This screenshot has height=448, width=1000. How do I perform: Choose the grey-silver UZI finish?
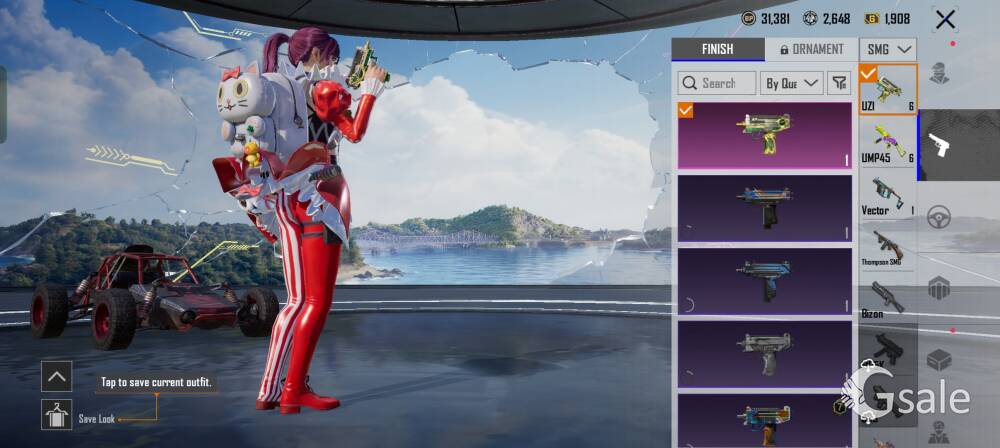point(765,353)
